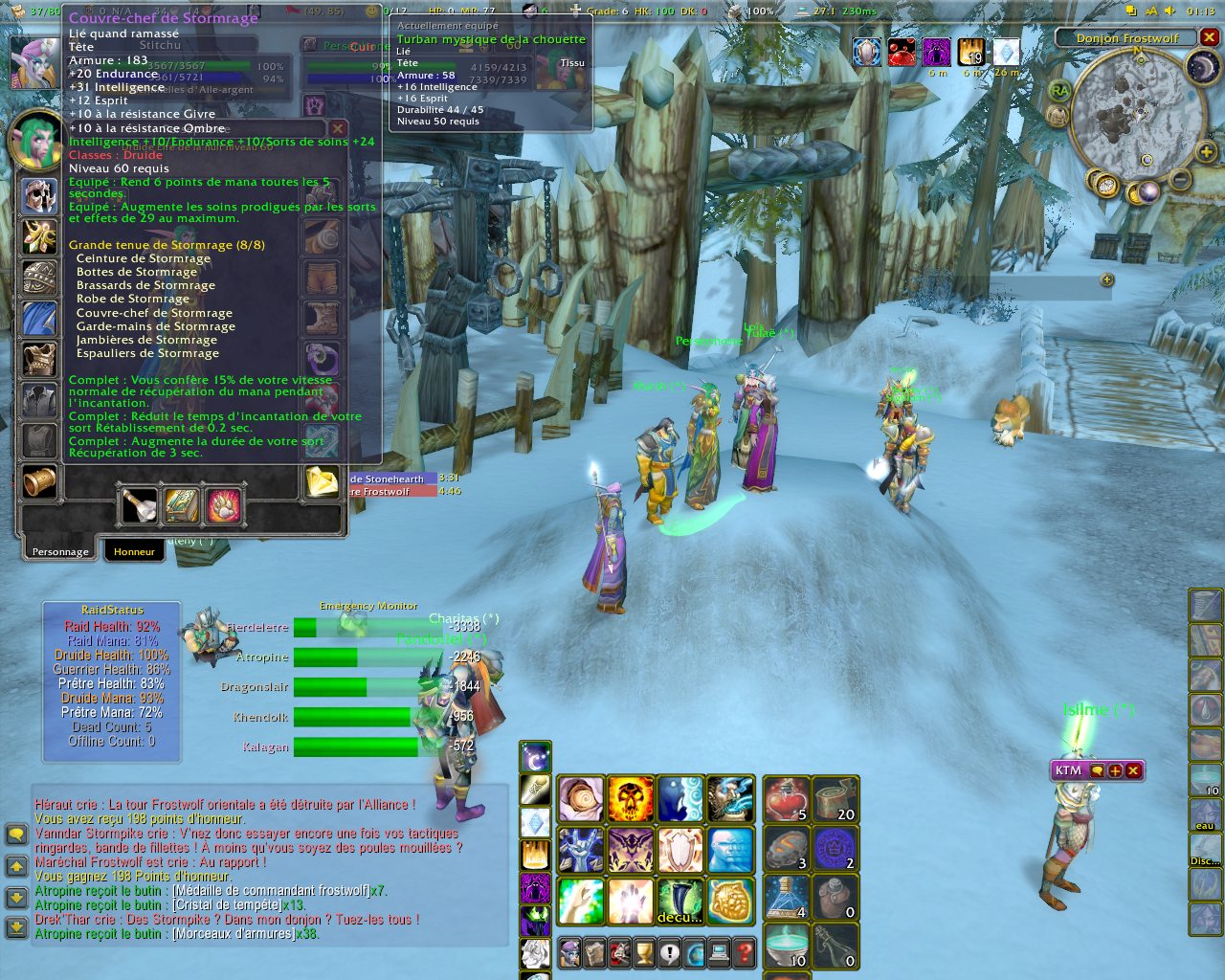
Task: Zoom out the minimap with minus button
Action: click(x=1181, y=179)
